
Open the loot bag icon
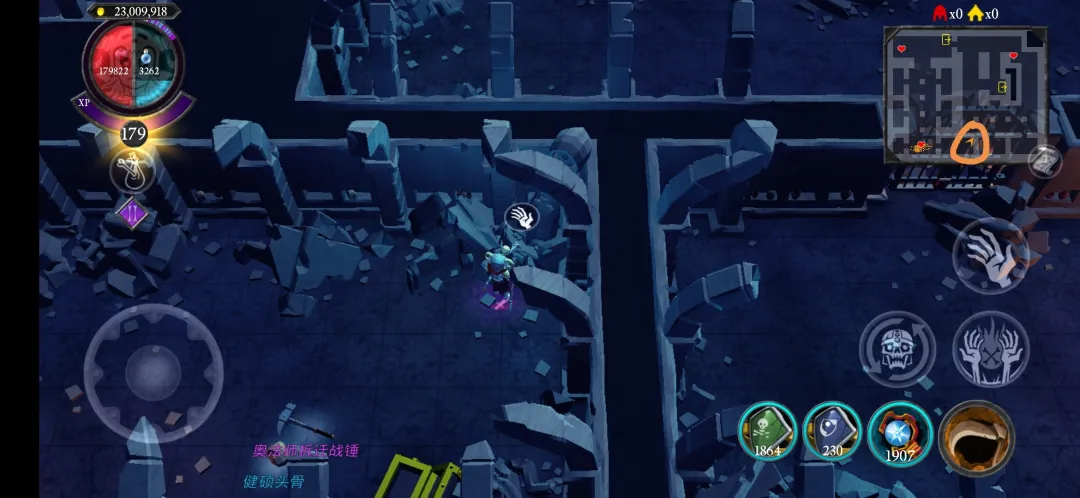(132, 171)
